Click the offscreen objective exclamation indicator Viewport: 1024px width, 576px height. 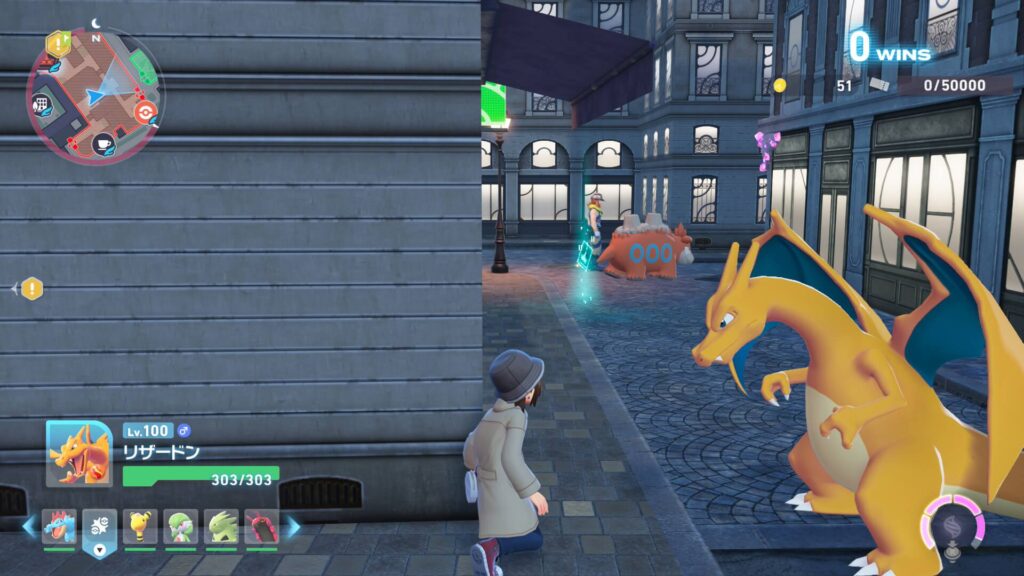[x=32, y=289]
